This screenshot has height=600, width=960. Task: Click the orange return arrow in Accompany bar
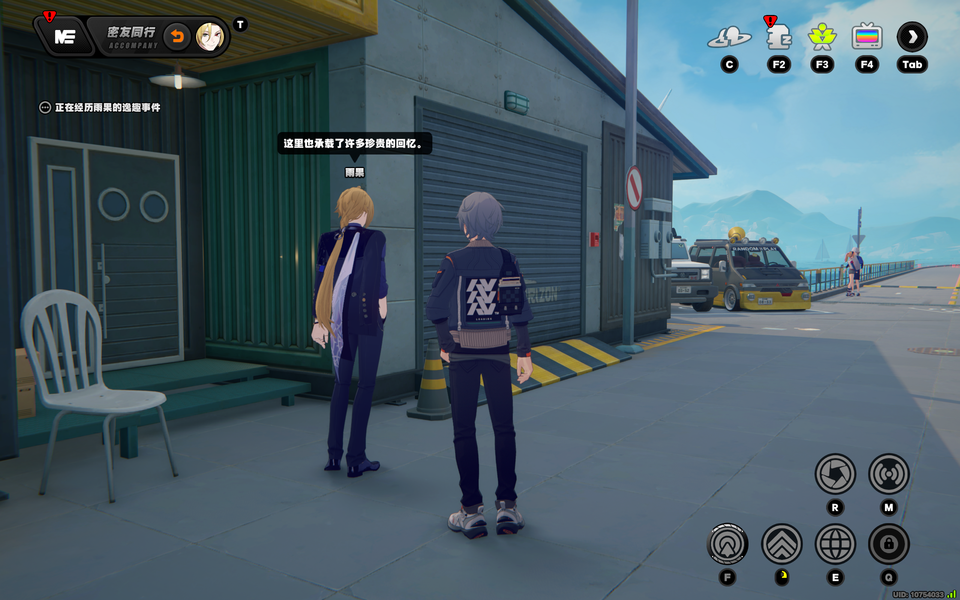point(176,37)
